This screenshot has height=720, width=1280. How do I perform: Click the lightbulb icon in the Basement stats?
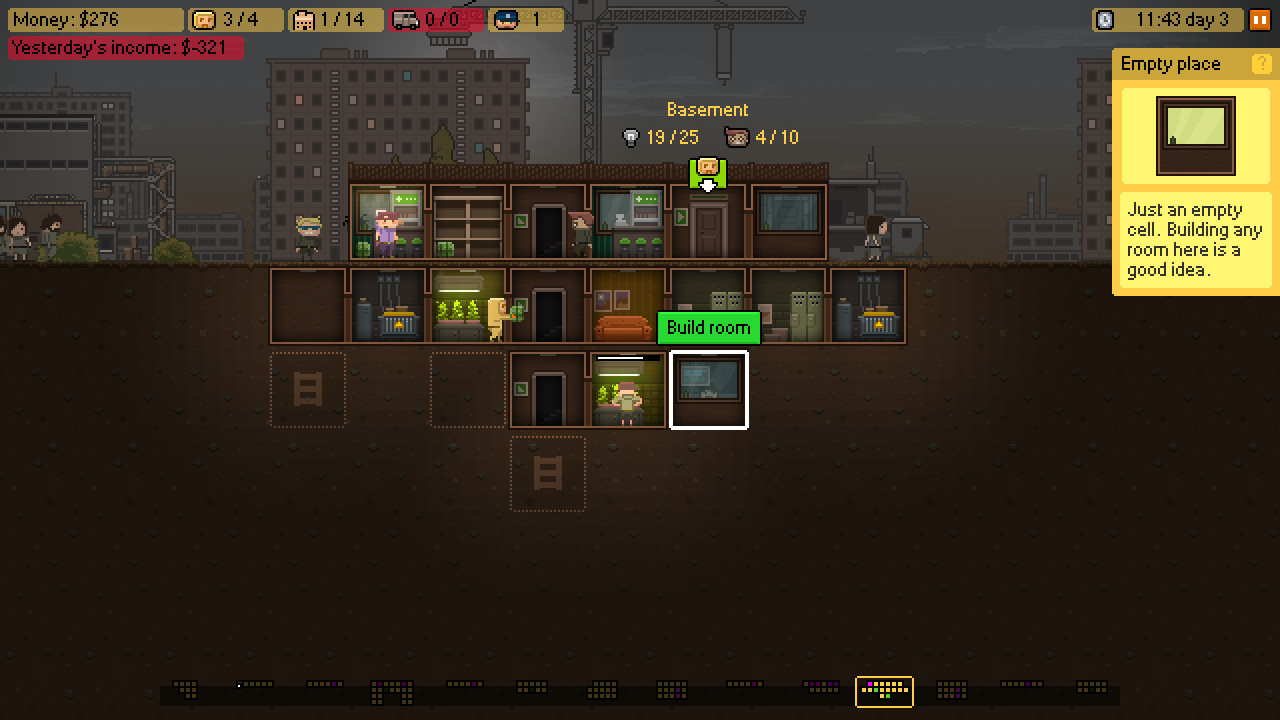[x=633, y=137]
